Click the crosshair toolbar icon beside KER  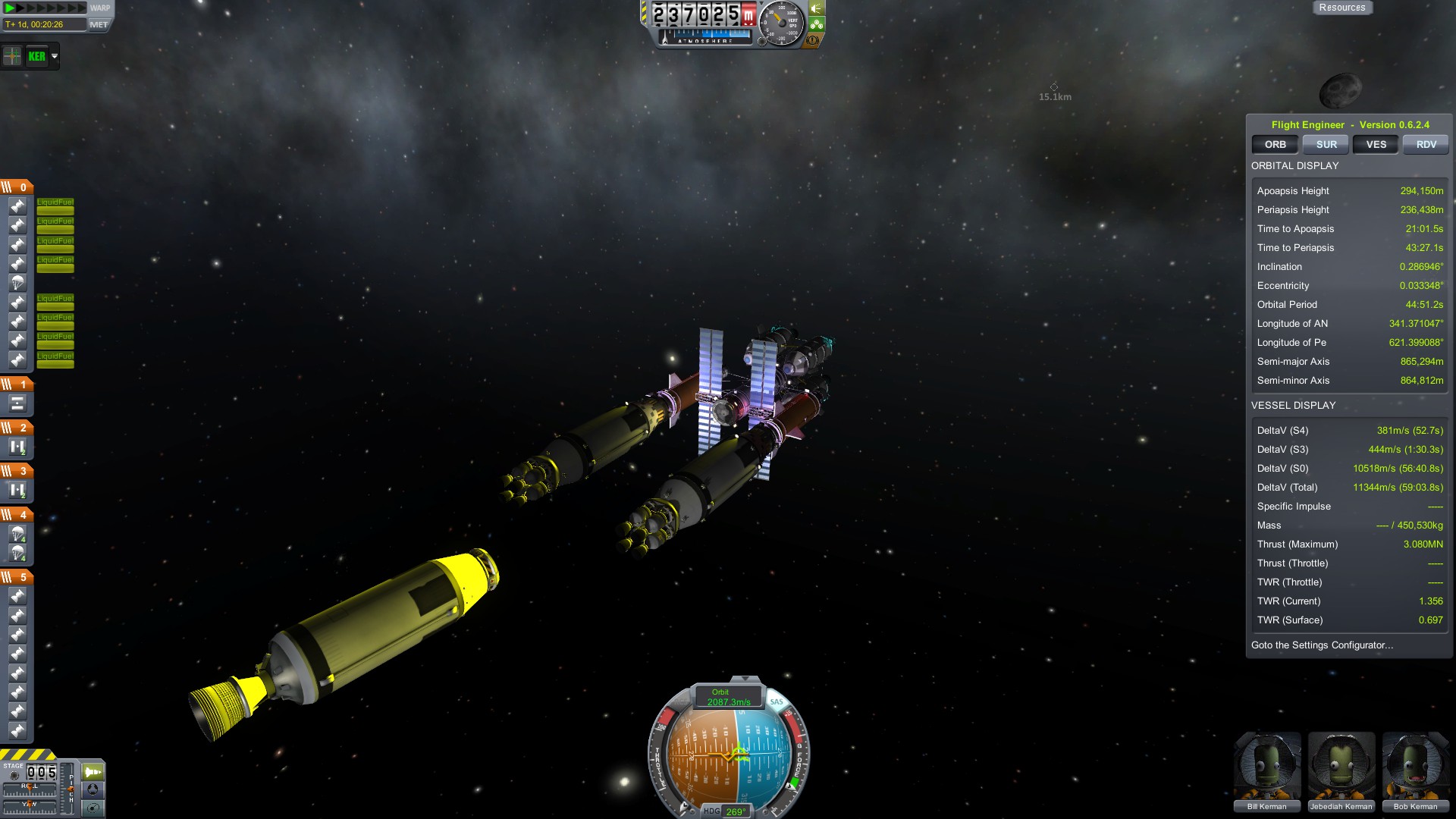(13, 56)
